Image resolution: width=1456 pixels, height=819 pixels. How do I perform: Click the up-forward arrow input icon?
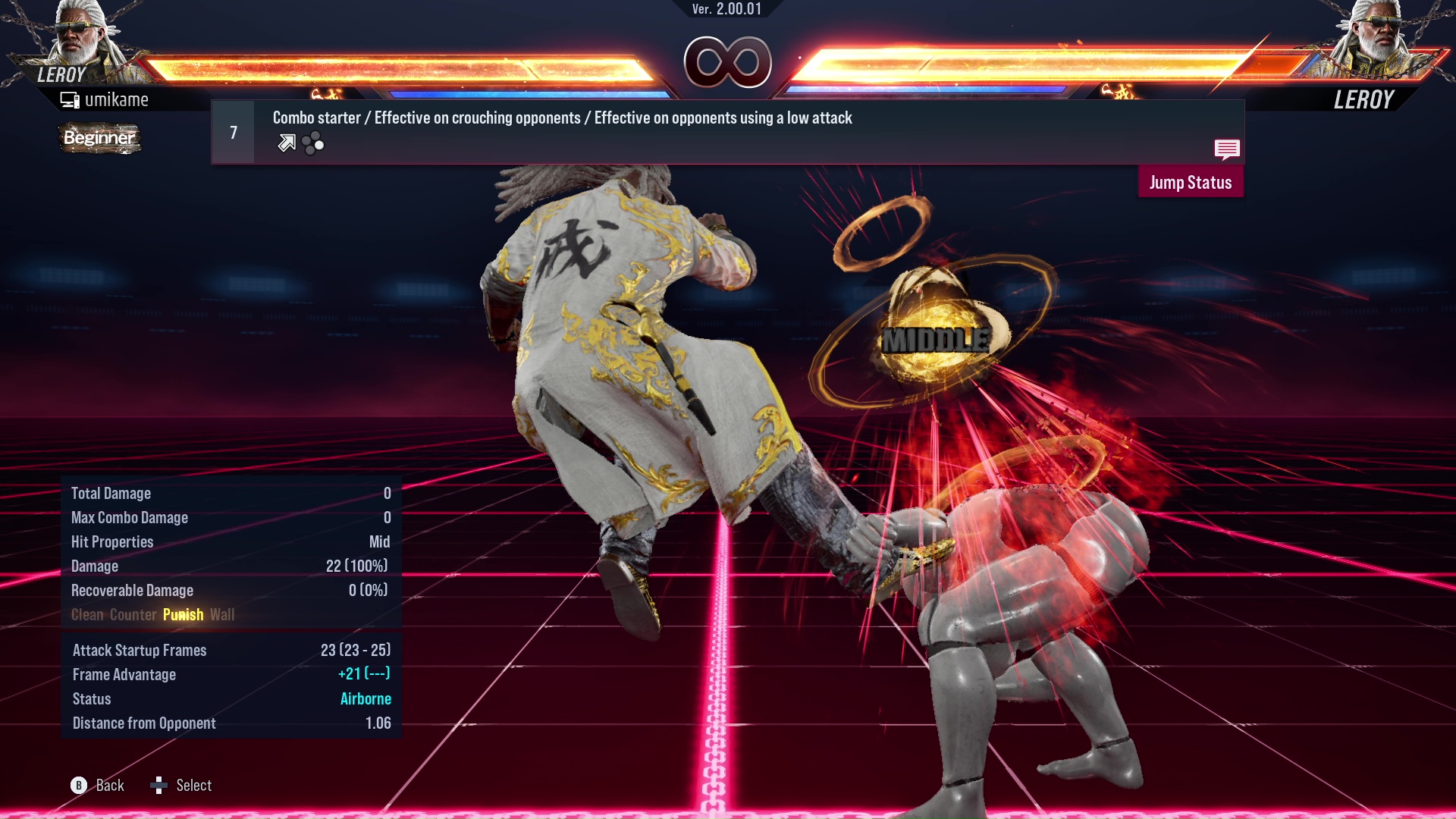pyautogui.click(x=287, y=143)
